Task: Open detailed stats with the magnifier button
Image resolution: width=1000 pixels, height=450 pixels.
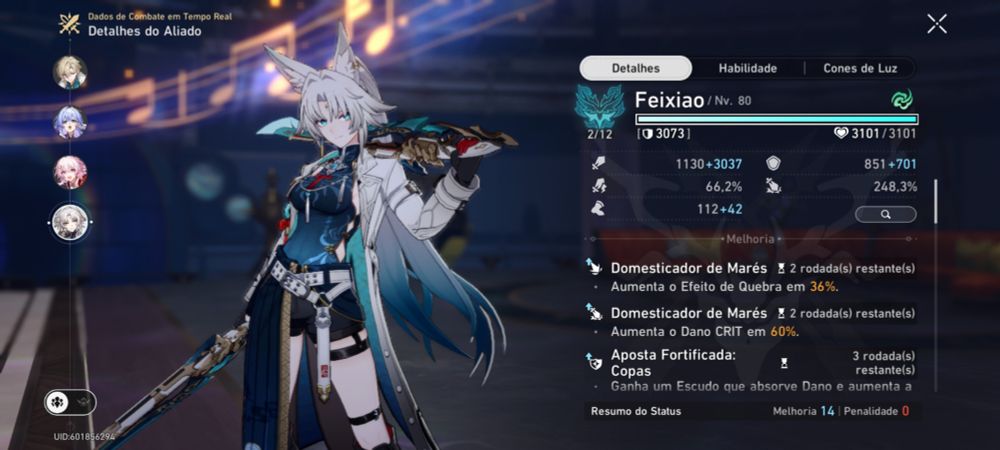Action: coord(886,214)
